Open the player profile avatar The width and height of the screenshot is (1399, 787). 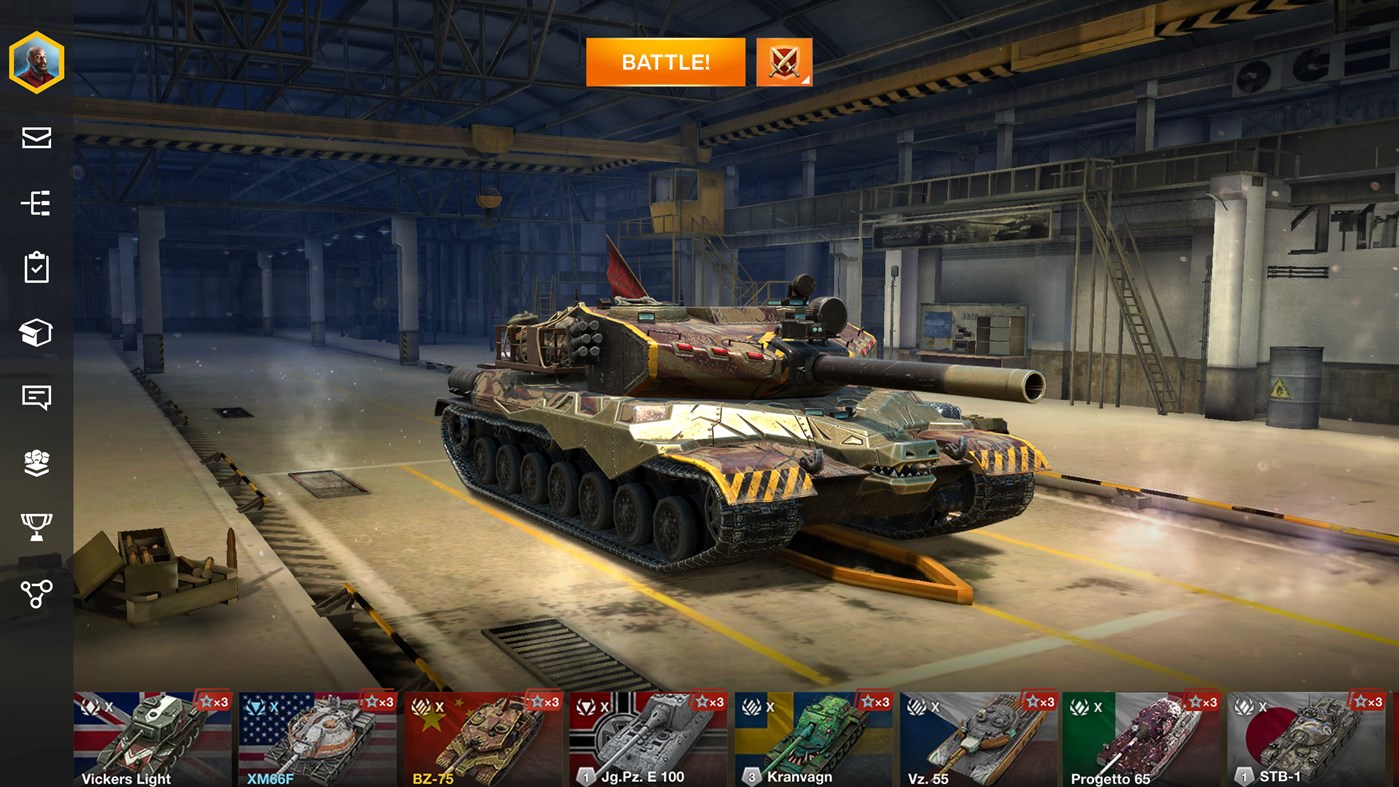[x=36, y=61]
